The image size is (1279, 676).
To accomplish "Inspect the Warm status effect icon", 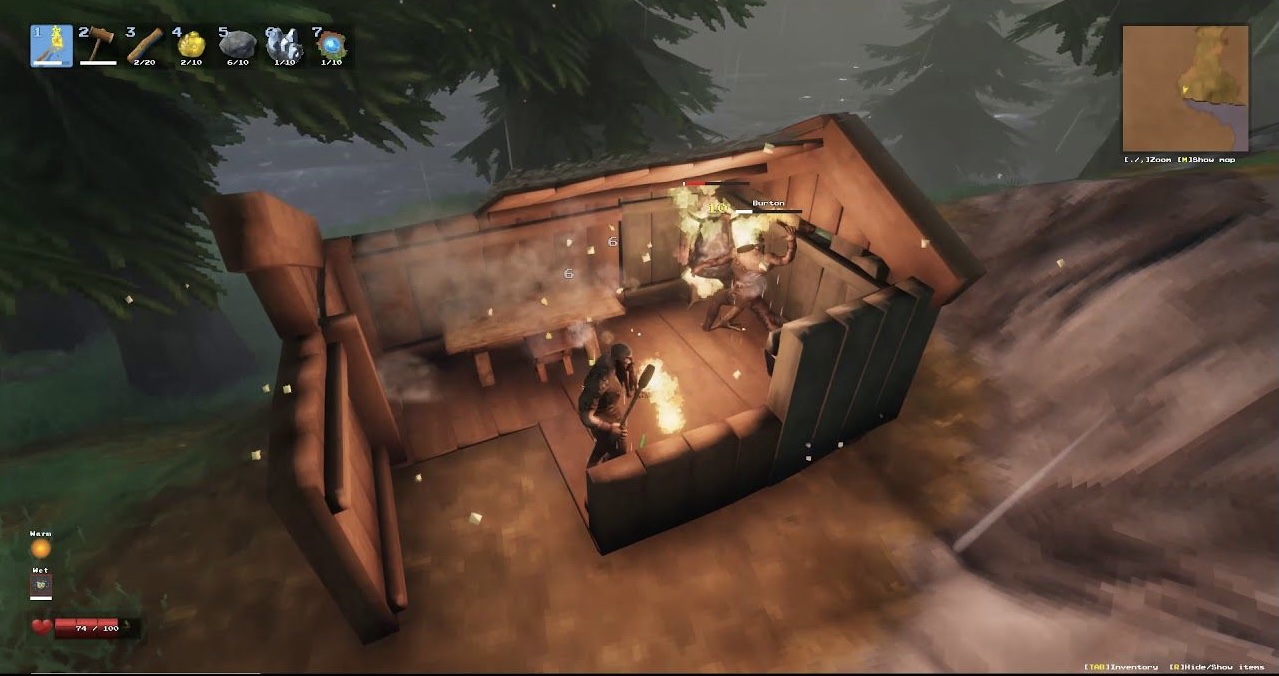I will (40, 549).
